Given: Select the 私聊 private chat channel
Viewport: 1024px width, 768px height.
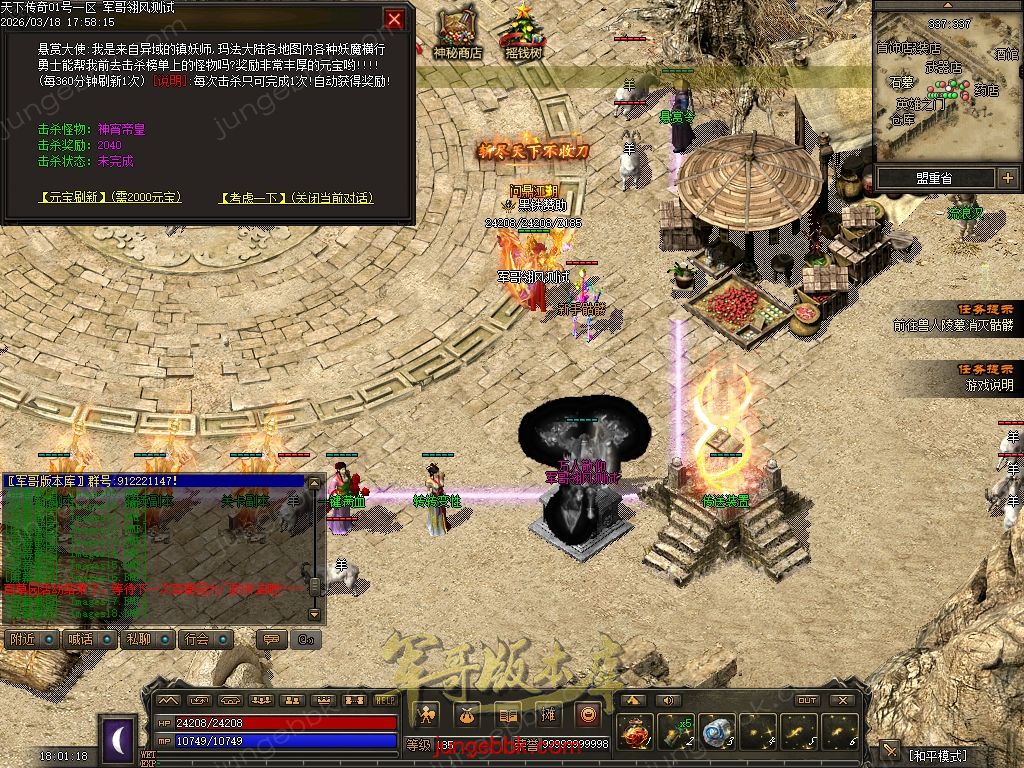Looking at the screenshot, I should pos(144,639).
